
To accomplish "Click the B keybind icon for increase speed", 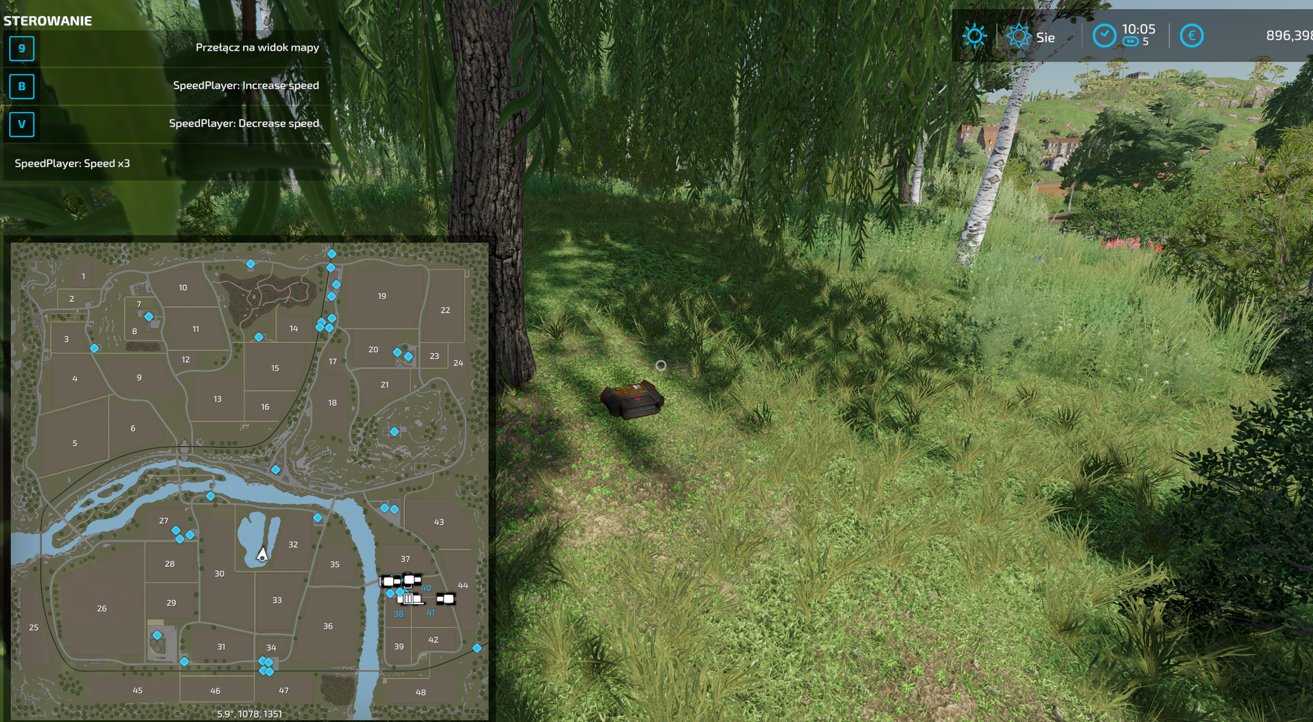I will pyautogui.click(x=21, y=86).
